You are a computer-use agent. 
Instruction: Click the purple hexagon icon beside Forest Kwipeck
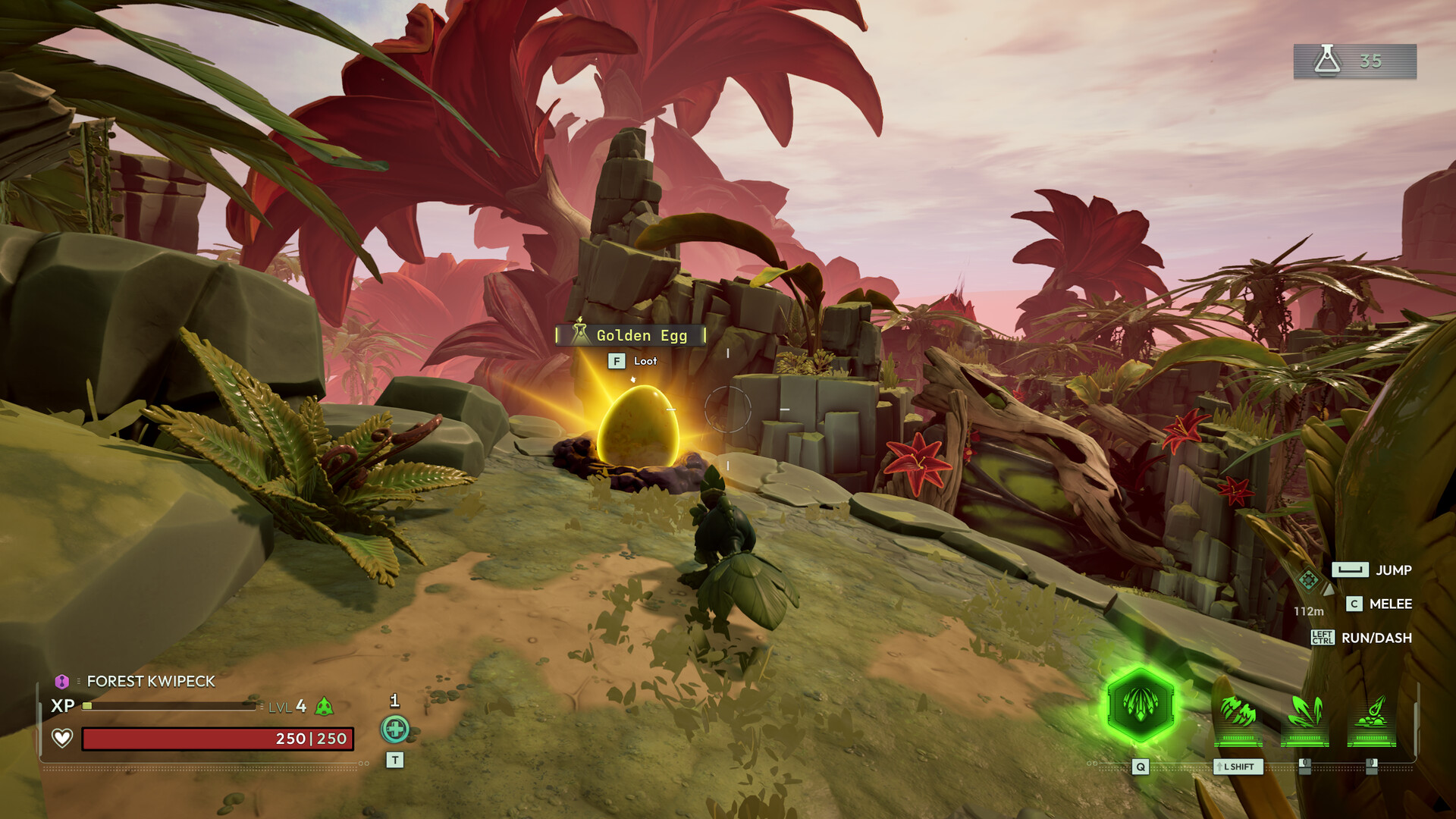62,681
